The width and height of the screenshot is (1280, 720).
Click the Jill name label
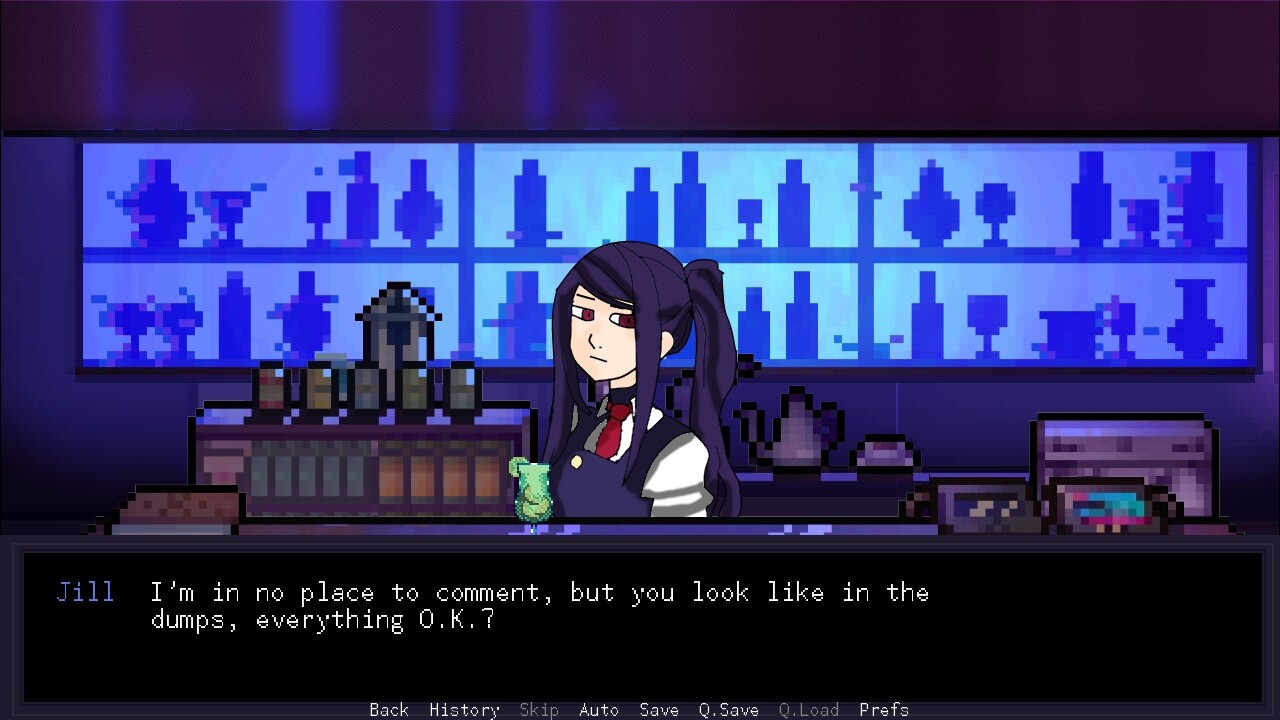coord(86,592)
